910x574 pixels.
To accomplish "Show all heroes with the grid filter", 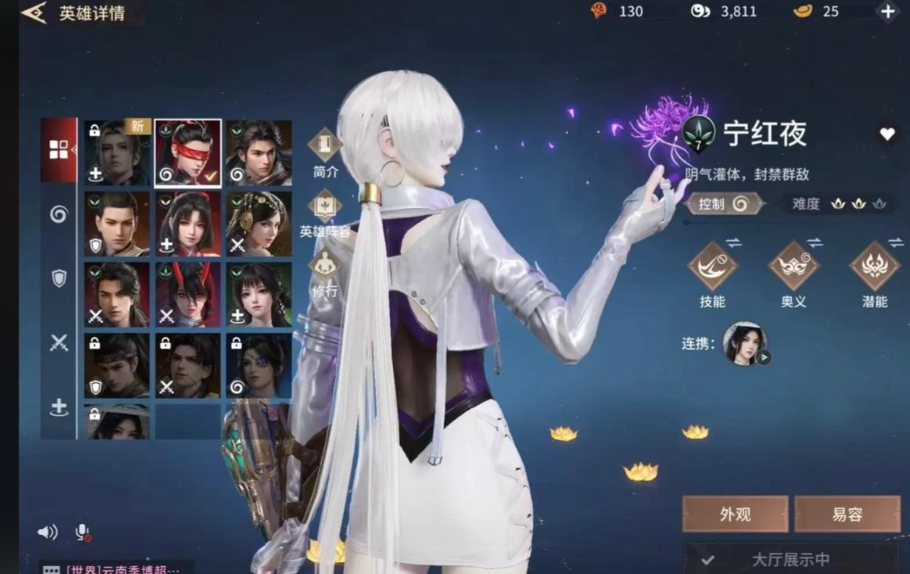I will (x=59, y=150).
